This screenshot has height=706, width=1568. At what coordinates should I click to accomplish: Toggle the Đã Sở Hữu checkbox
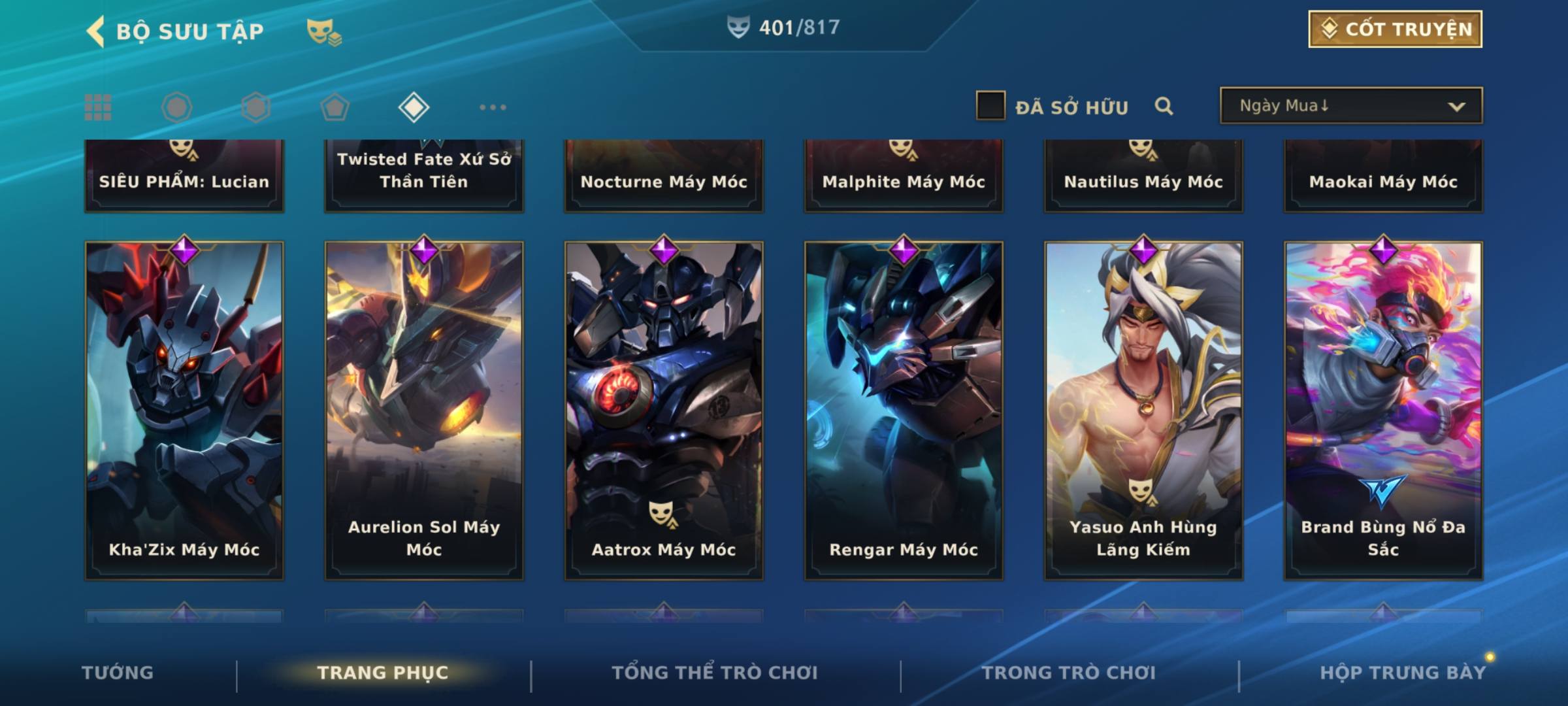click(x=990, y=106)
